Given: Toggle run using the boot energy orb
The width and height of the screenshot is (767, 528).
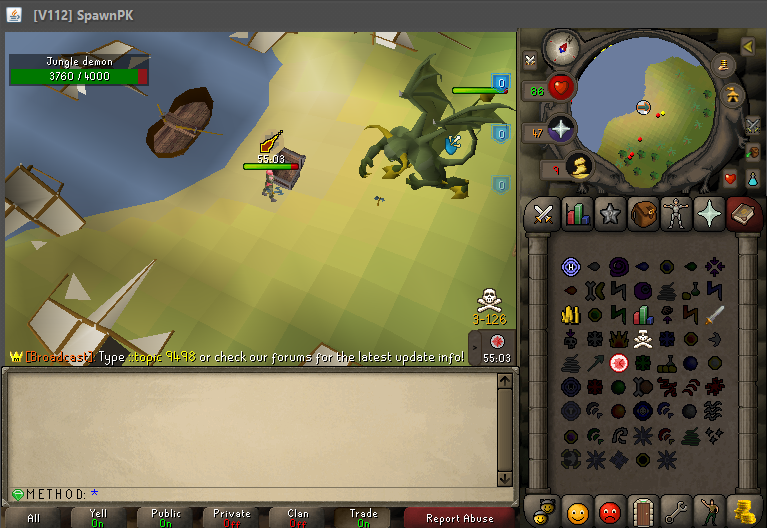Looking at the screenshot, I should click(x=577, y=165).
